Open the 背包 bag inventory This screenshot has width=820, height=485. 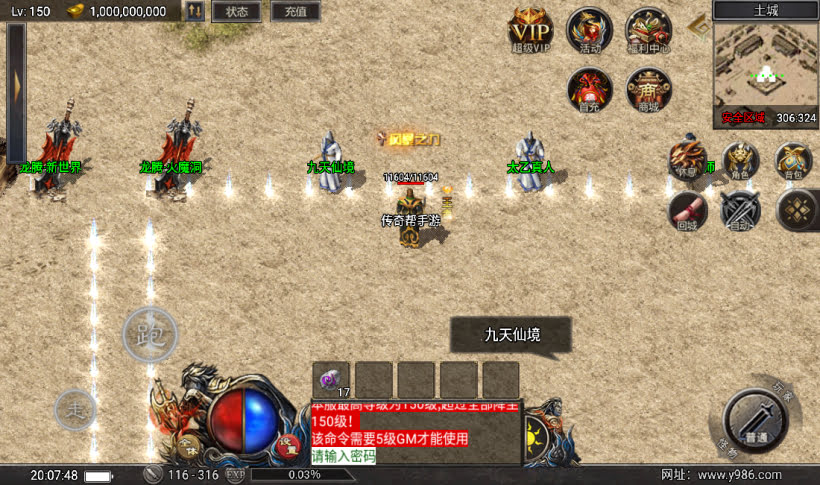click(x=793, y=159)
